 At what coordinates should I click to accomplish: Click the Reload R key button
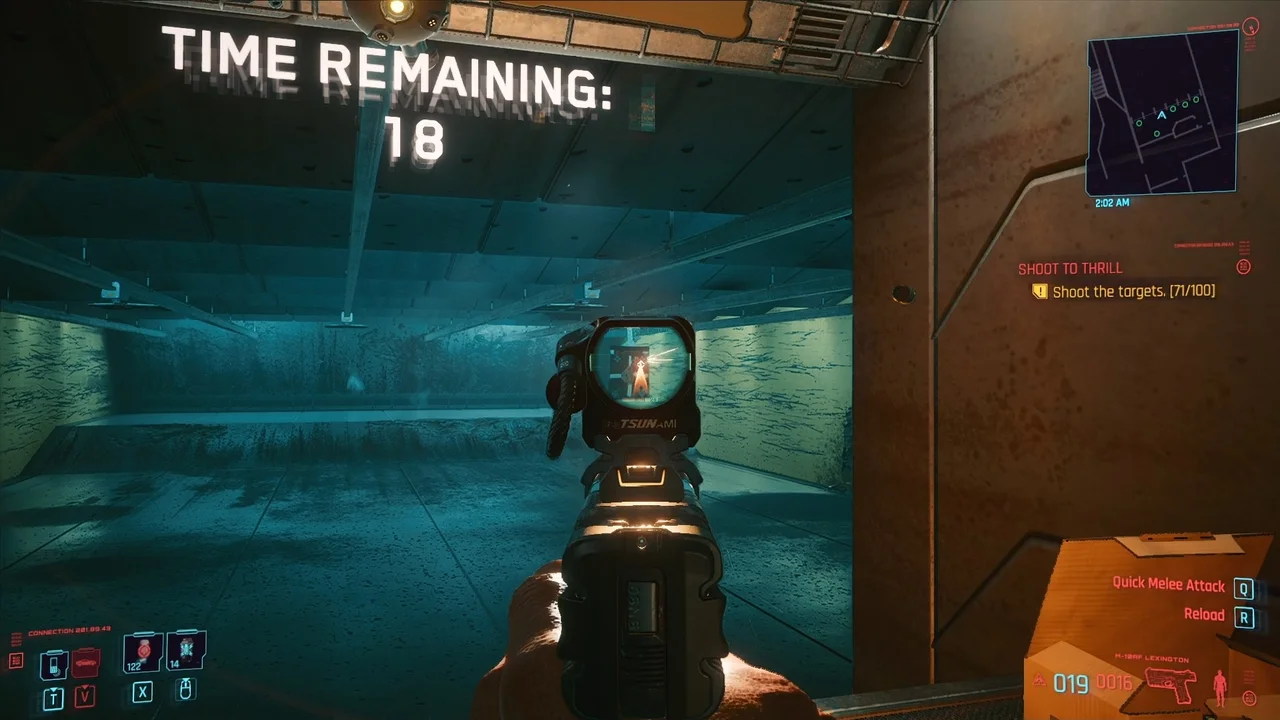coord(1244,616)
